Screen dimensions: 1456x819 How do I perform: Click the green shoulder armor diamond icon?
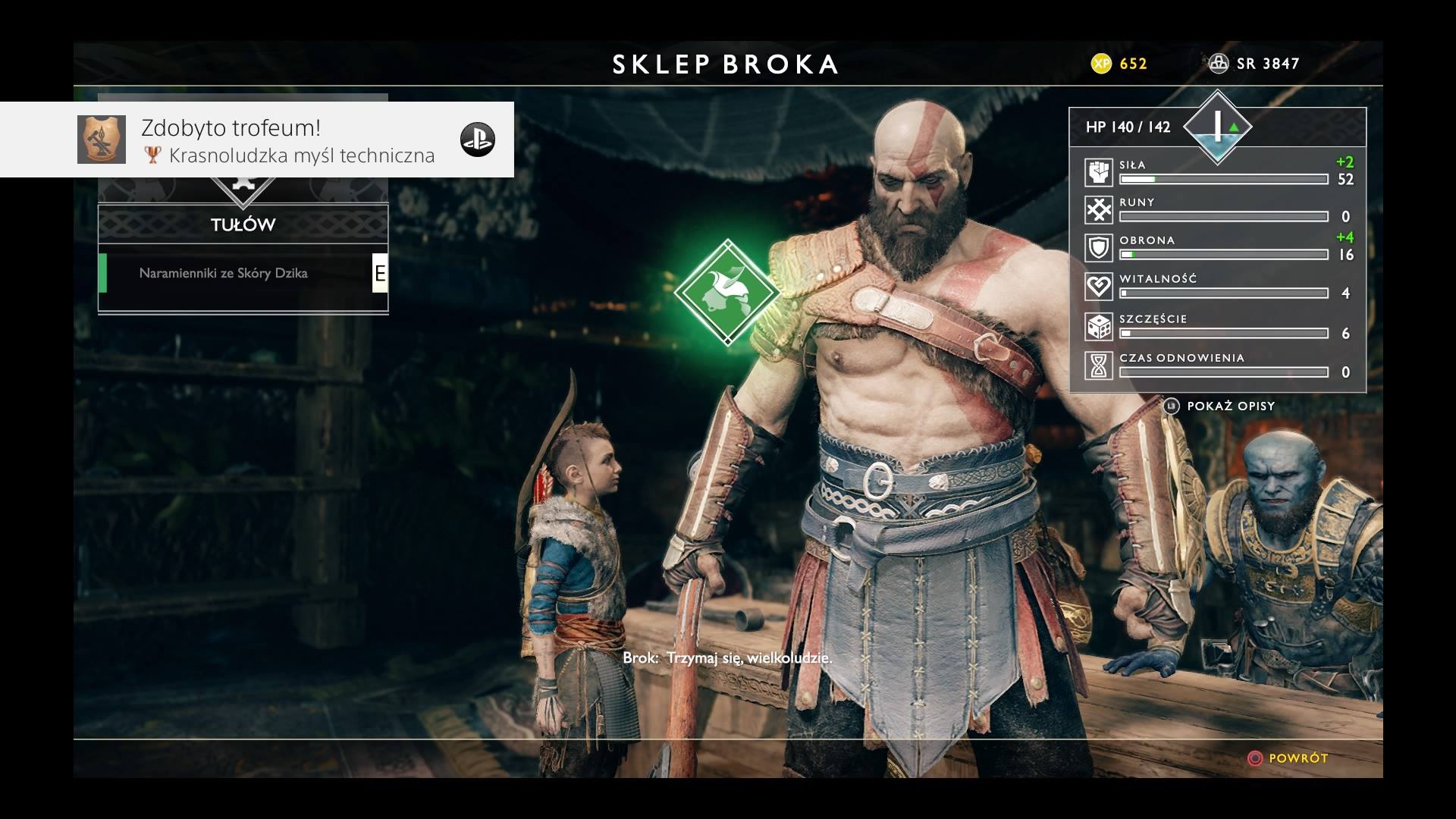[727, 292]
